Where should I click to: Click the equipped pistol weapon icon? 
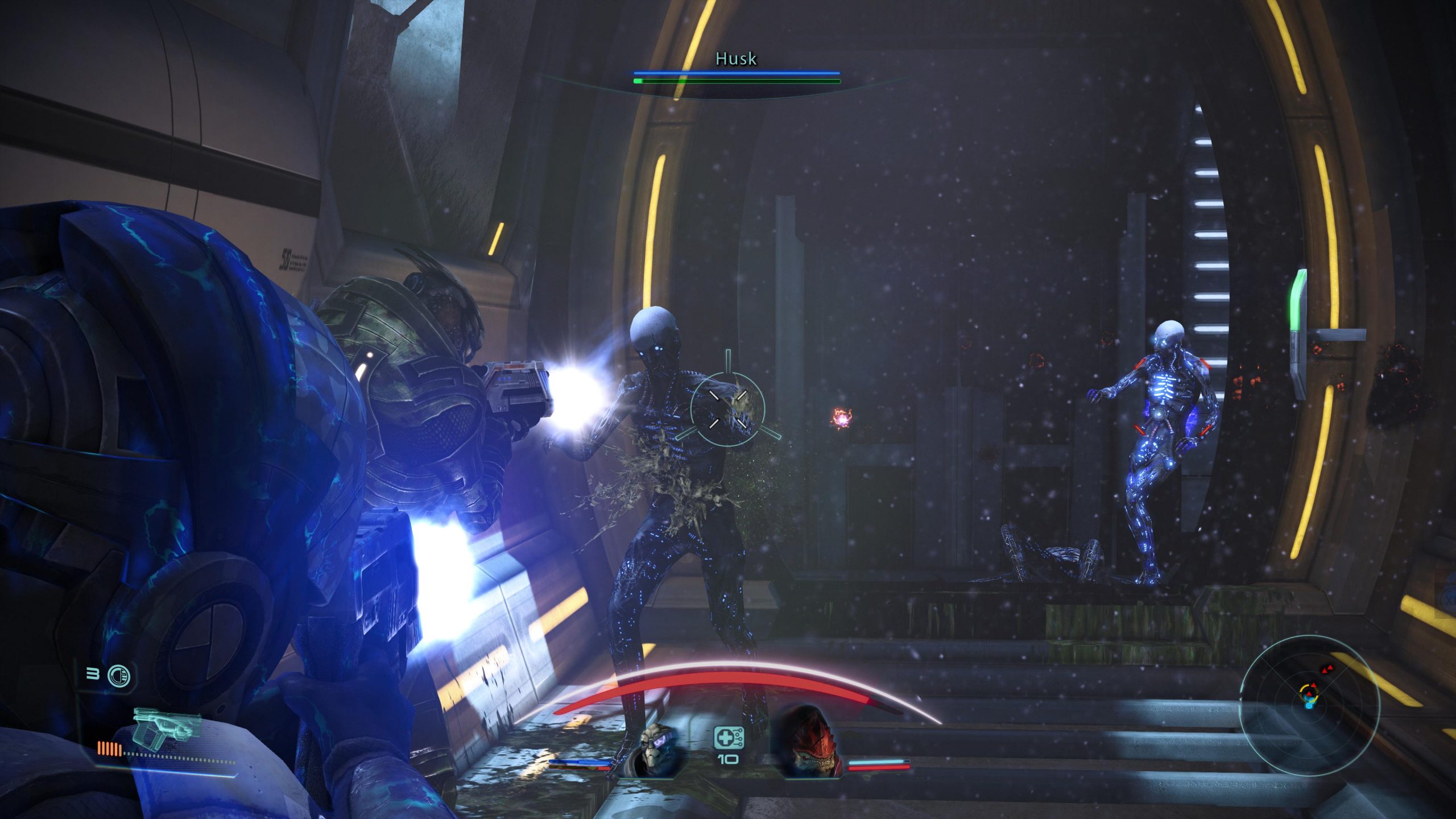(166, 727)
